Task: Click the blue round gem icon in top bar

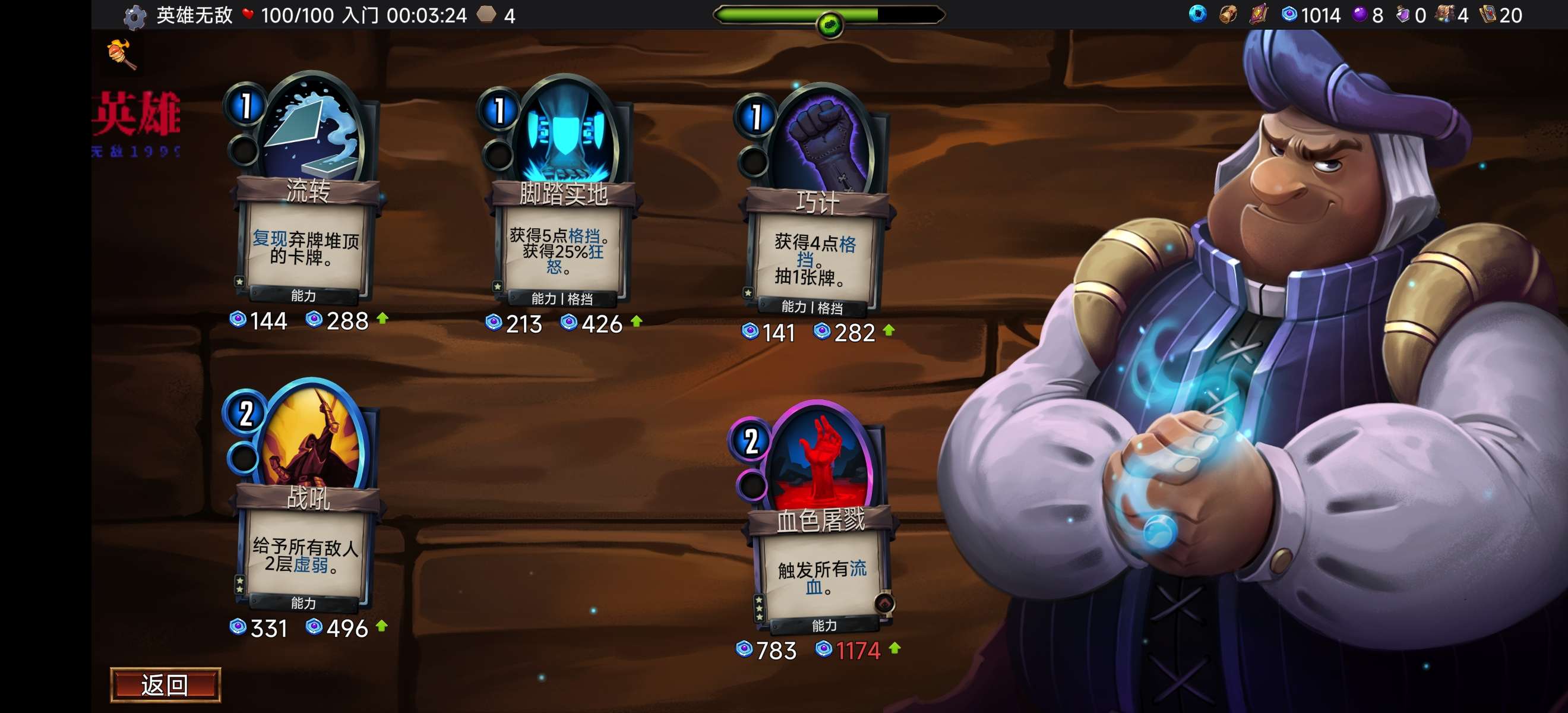Action: click(1197, 14)
